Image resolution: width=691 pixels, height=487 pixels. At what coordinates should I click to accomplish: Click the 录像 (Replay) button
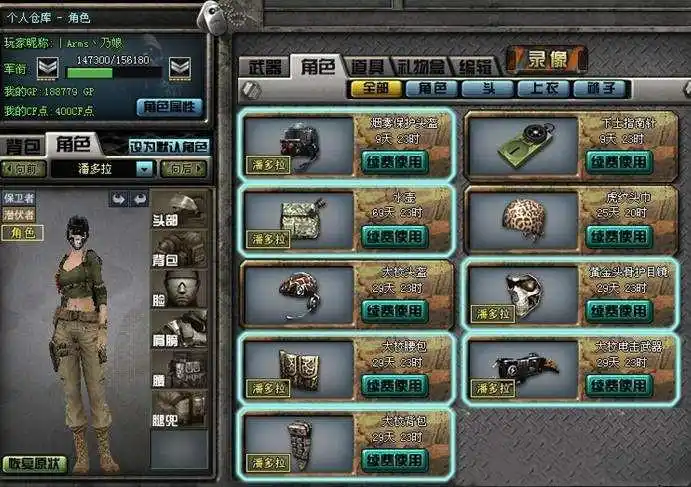[547, 60]
